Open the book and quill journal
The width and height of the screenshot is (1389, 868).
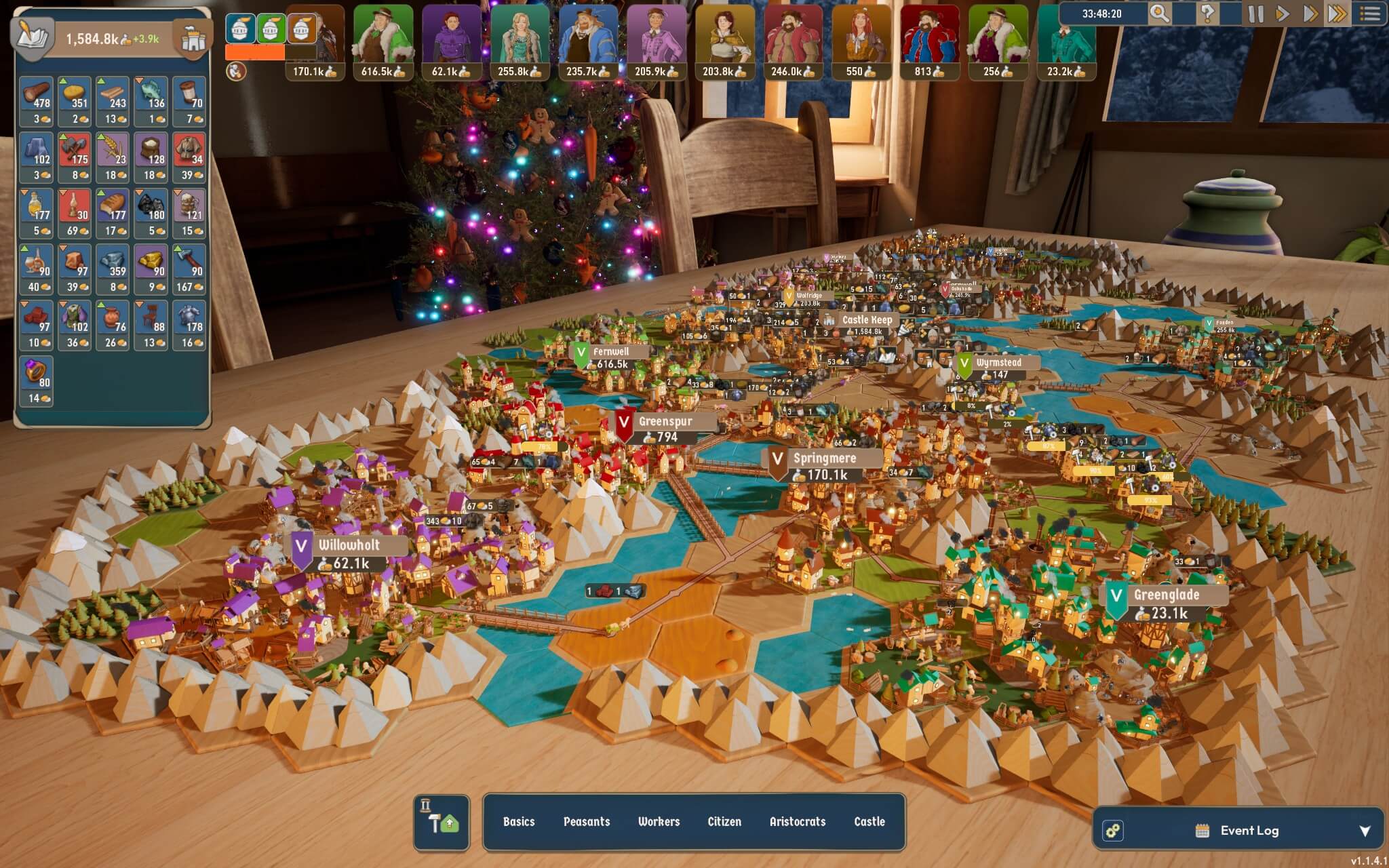(x=33, y=37)
